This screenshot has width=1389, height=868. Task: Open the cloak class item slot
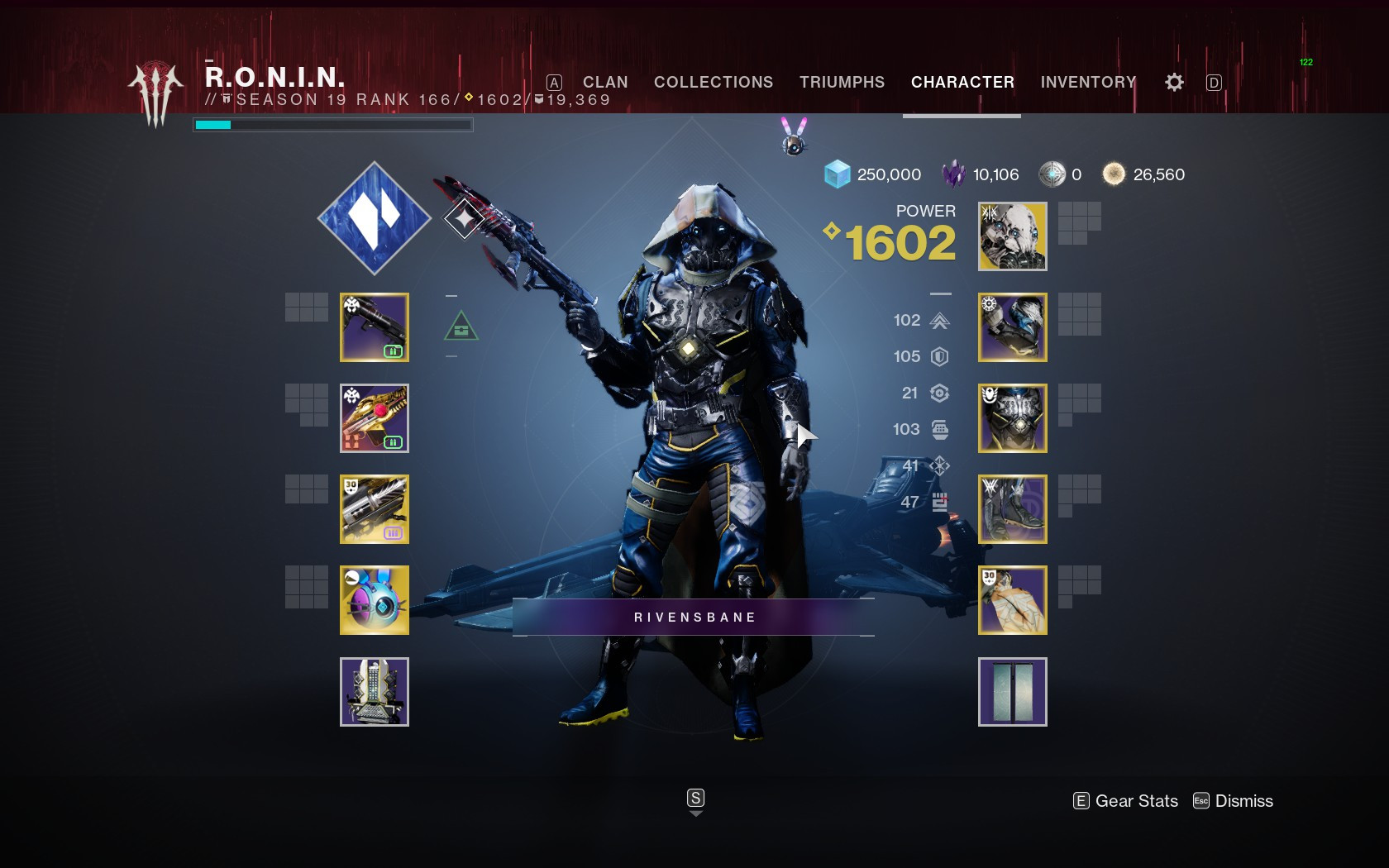(x=1013, y=600)
